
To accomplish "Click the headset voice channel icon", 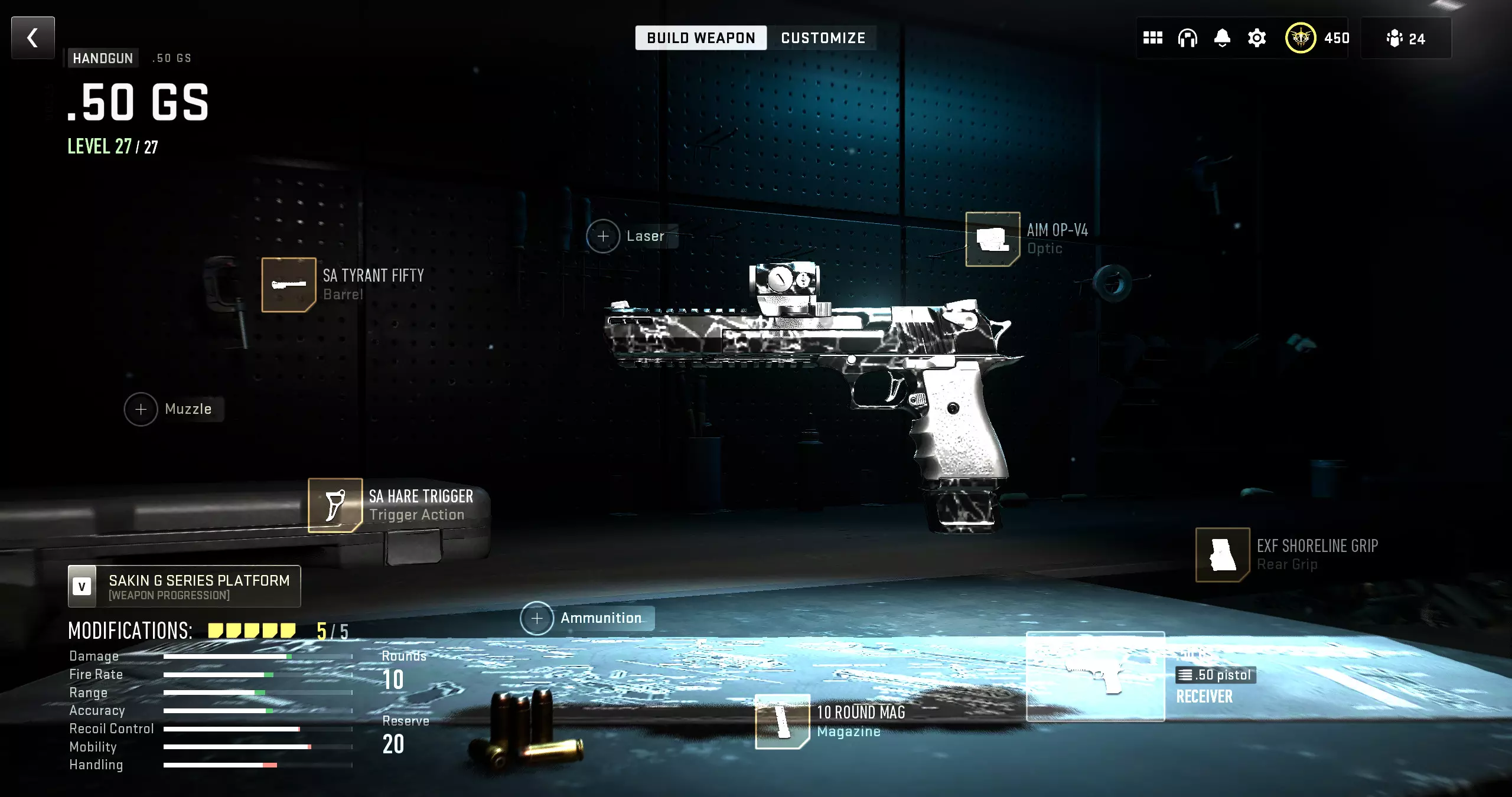I will (x=1187, y=38).
